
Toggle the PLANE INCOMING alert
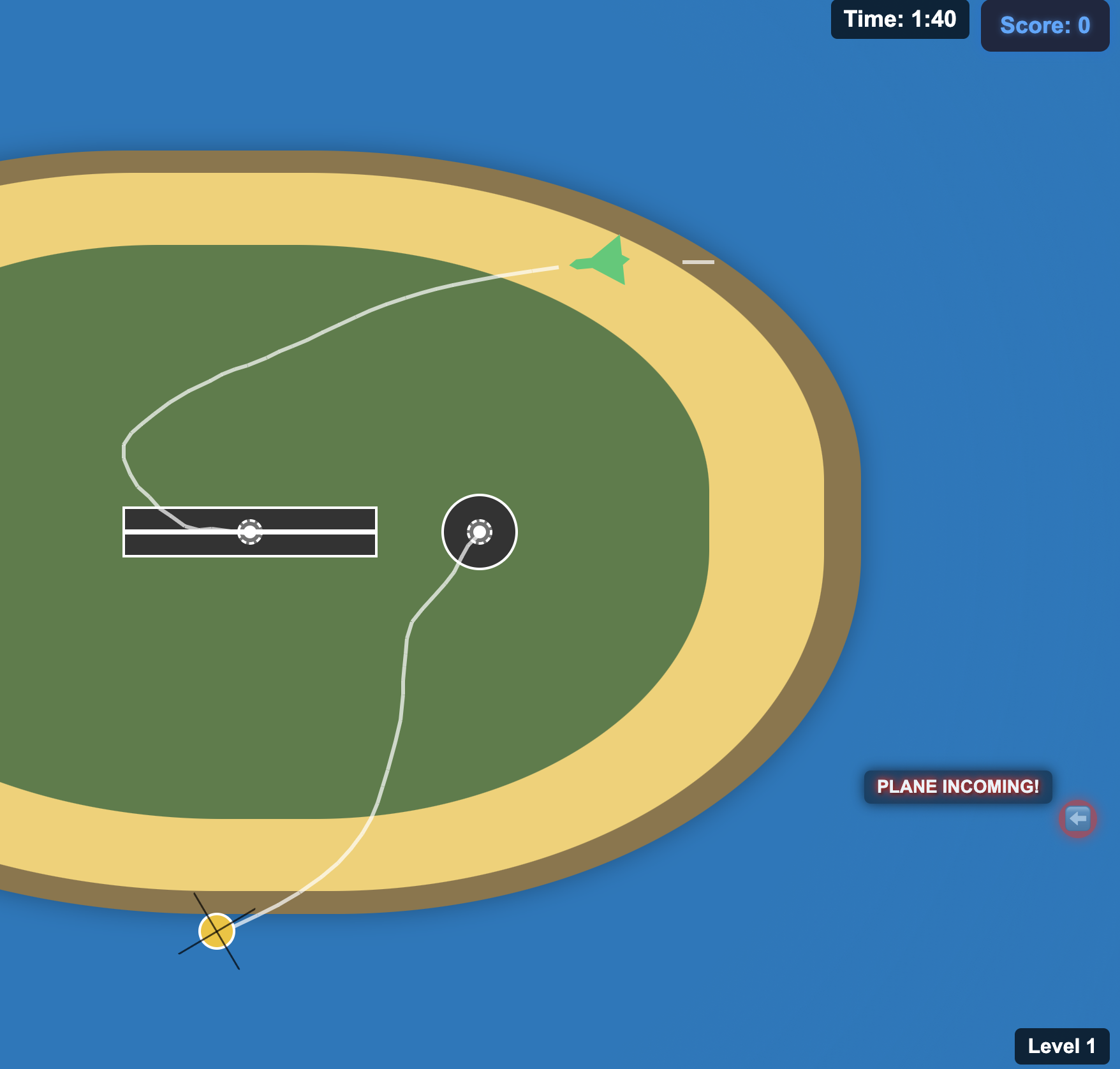pos(957,786)
